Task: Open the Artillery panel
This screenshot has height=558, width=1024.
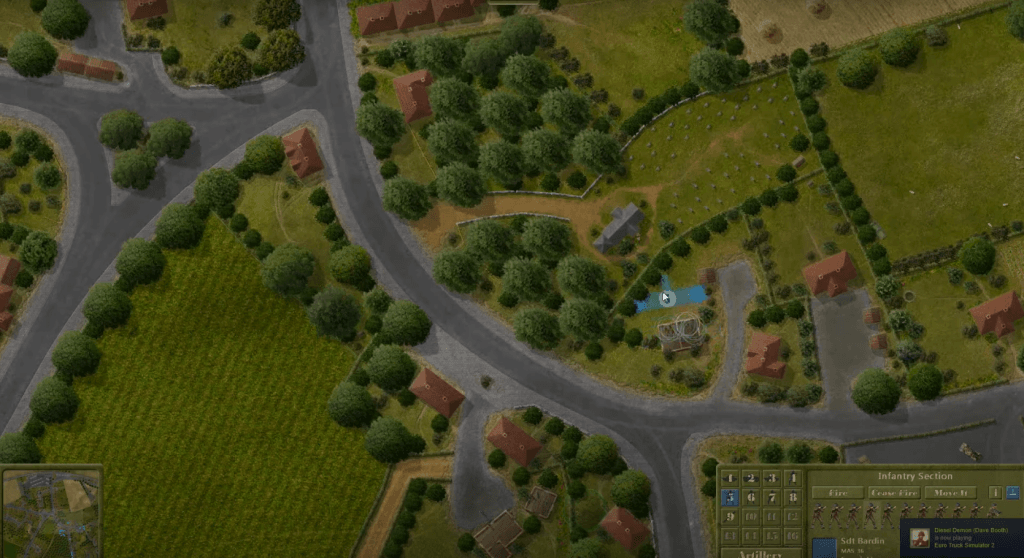Action: tap(761, 553)
